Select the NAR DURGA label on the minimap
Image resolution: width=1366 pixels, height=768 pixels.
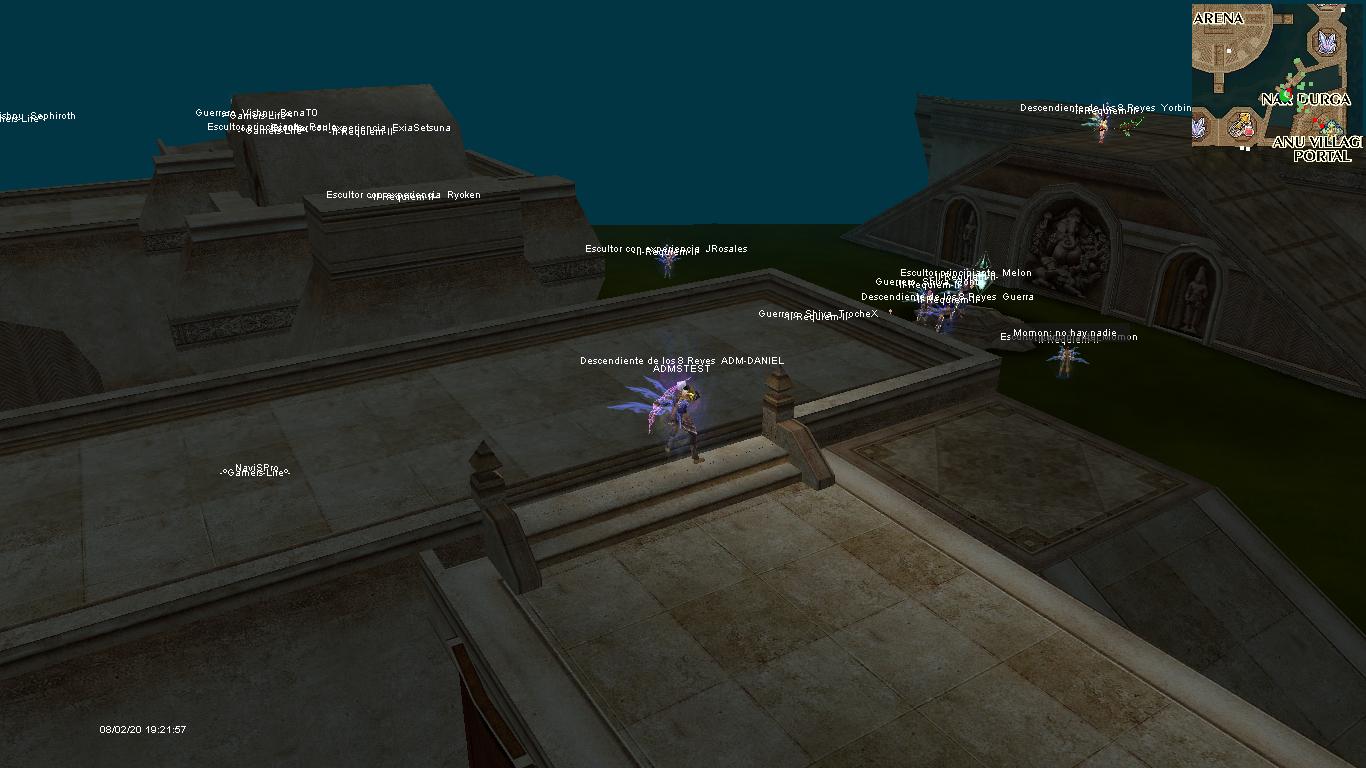pos(1305,99)
